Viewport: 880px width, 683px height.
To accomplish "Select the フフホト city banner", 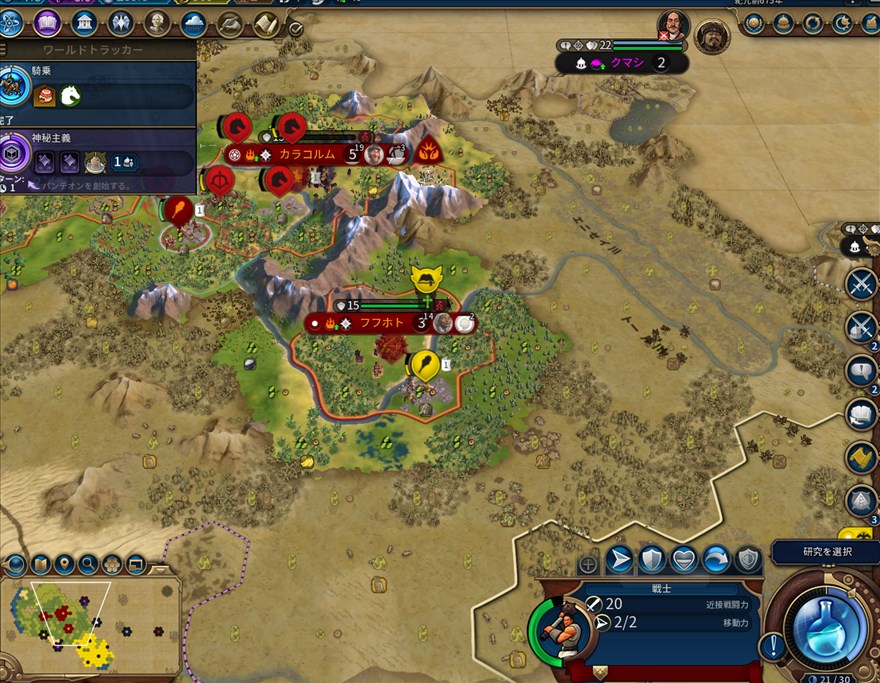I will [x=381, y=323].
